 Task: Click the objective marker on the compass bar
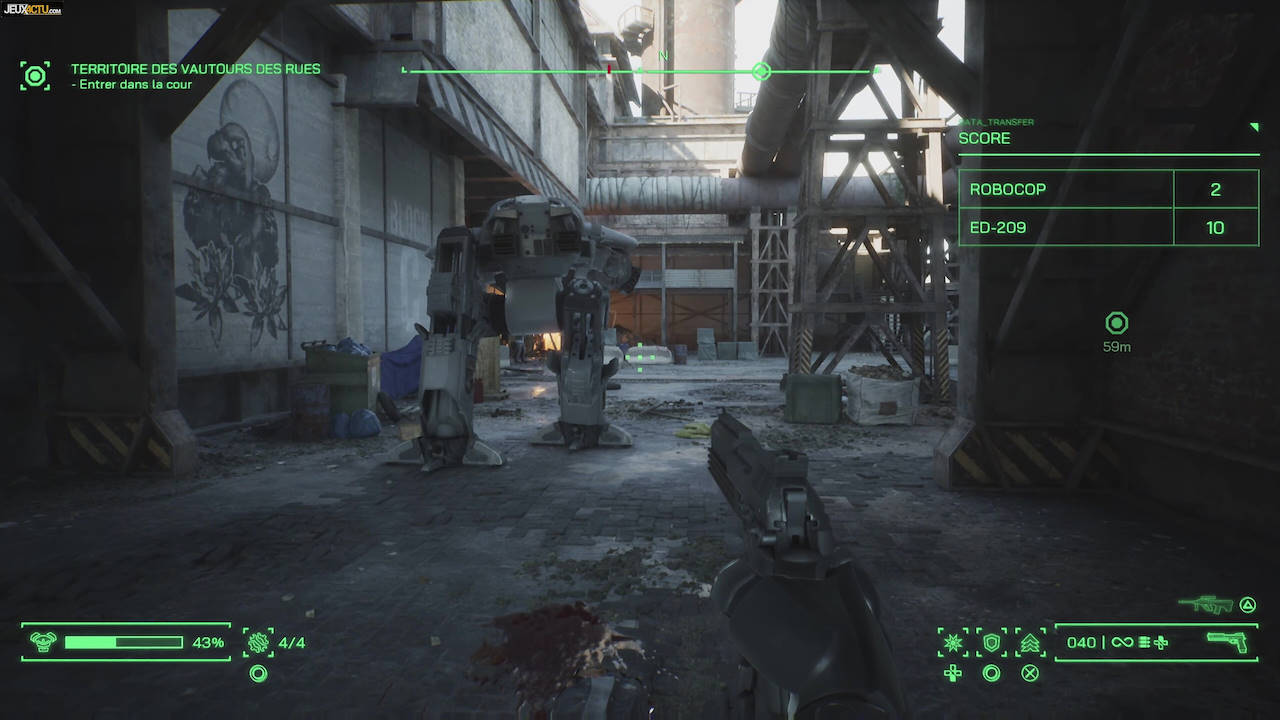tap(761, 71)
